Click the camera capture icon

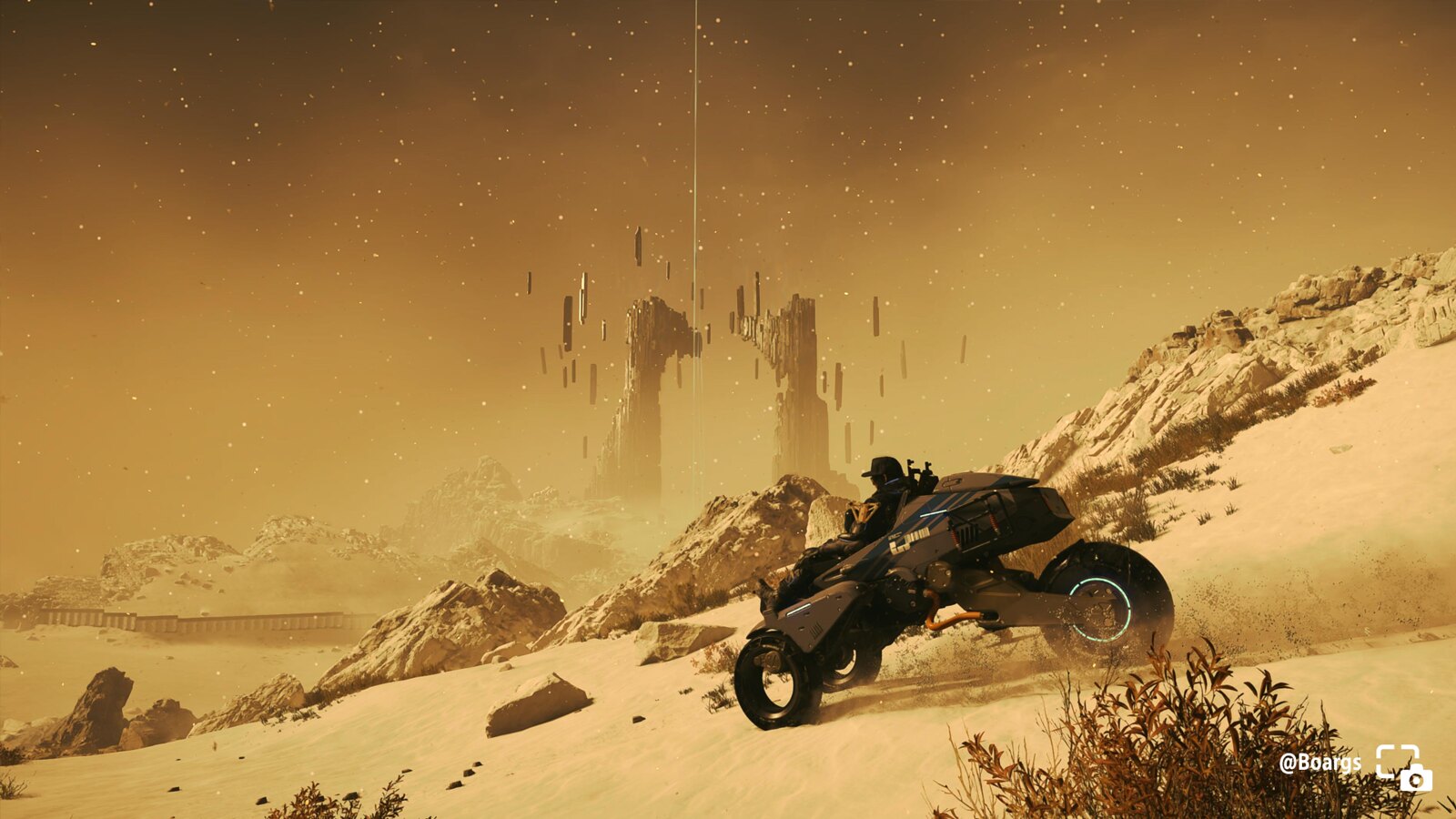[1403, 767]
